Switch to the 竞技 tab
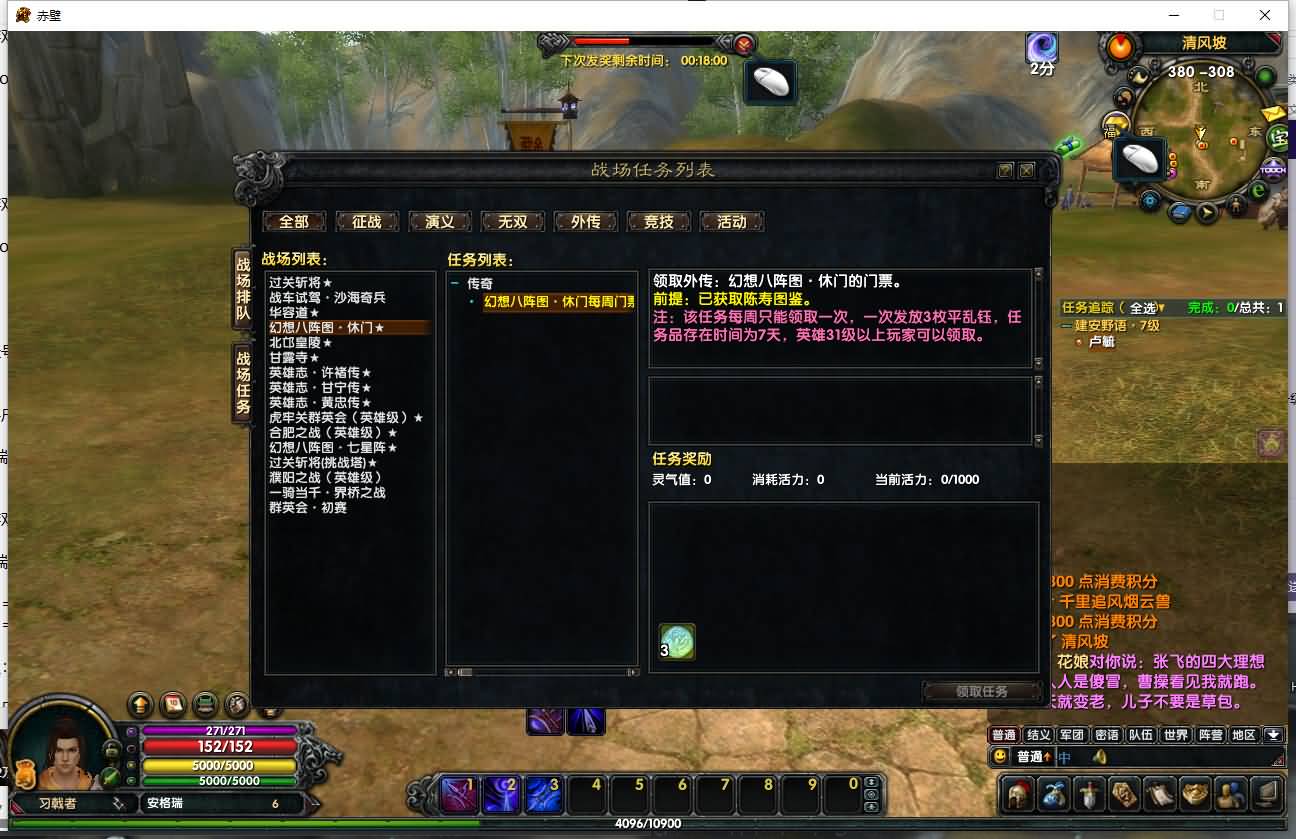The image size is (1296, 839). 659,222
